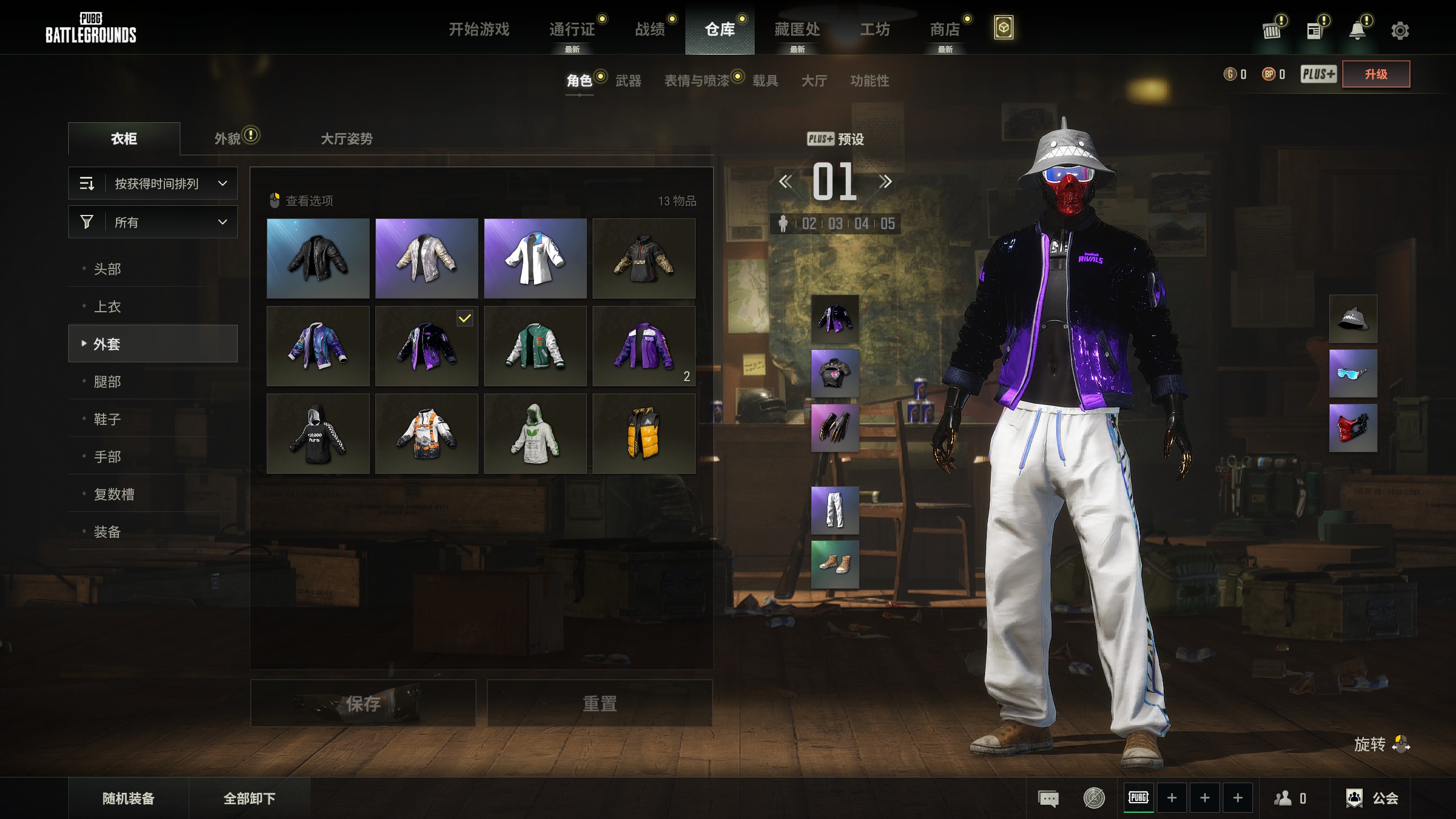Click the 重置 reset button
Image resolution: width=1456 pixels, height=819 pixels.
[x=599, y=704]
